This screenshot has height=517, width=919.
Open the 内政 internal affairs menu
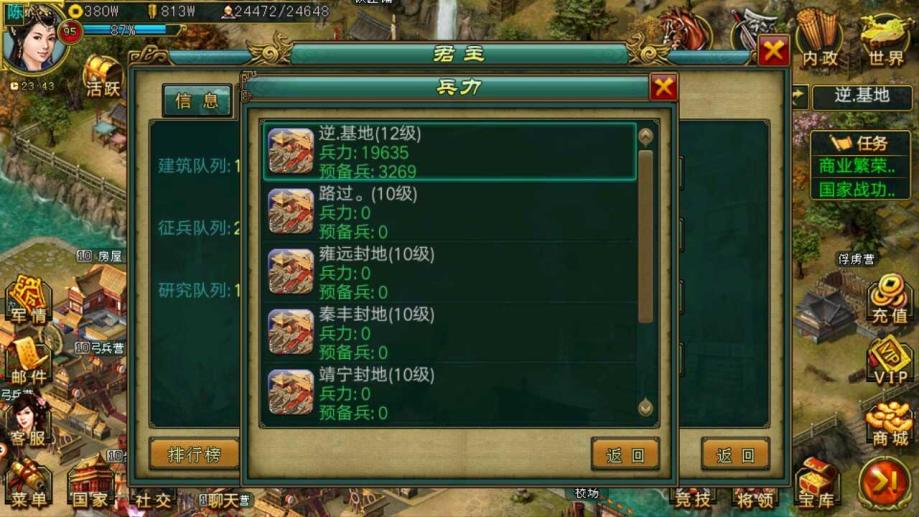pos(820,45)
